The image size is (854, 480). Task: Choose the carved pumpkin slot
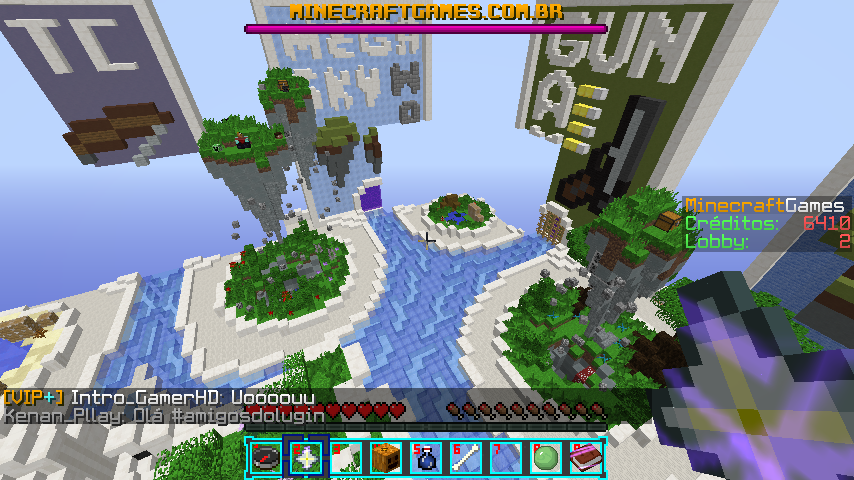[384, 458]
